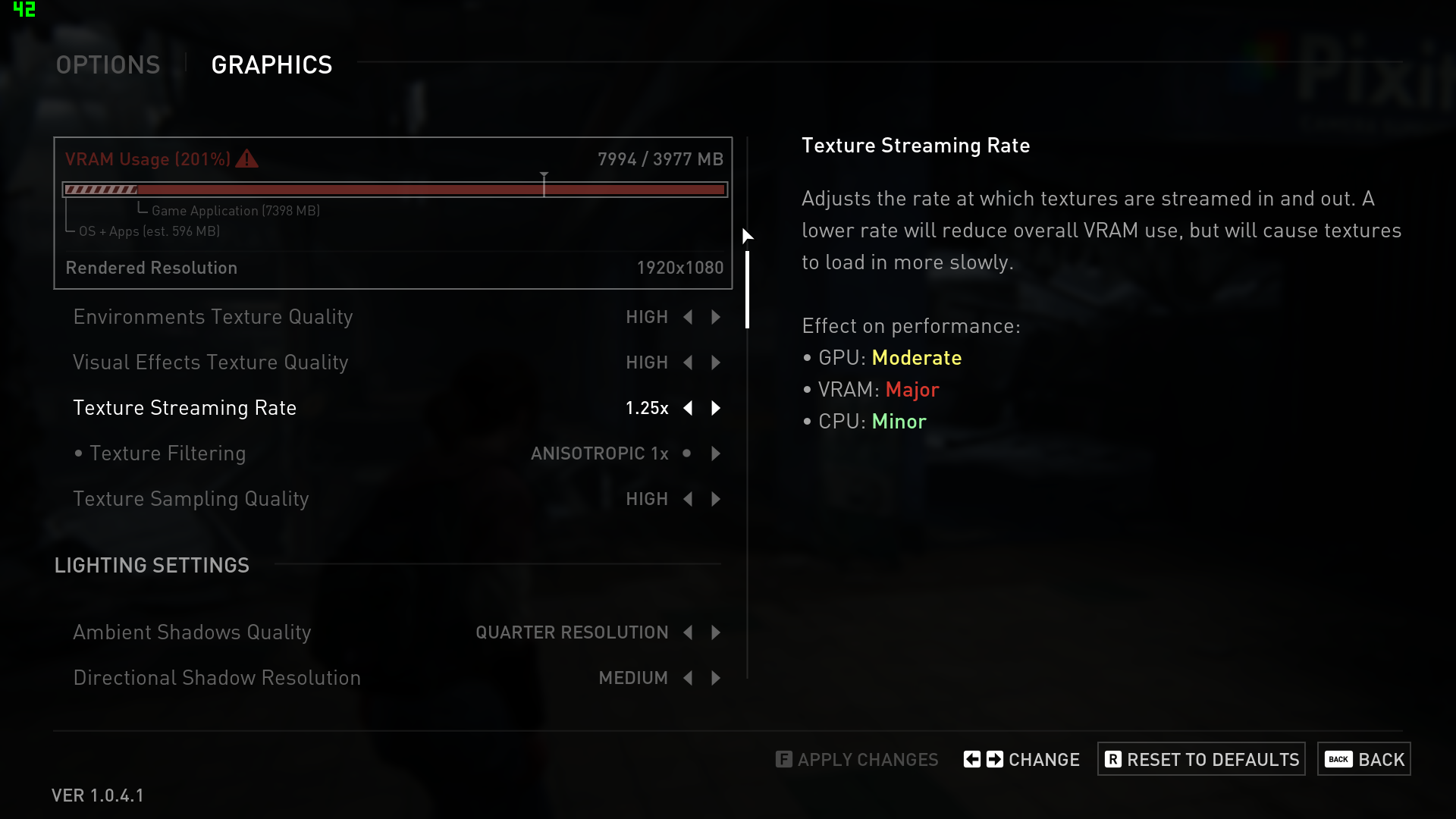Decrease Texture Streaming Rate below 1.25x
The height and width of the screenshot is (819, 1456).
tap(688, 408)
